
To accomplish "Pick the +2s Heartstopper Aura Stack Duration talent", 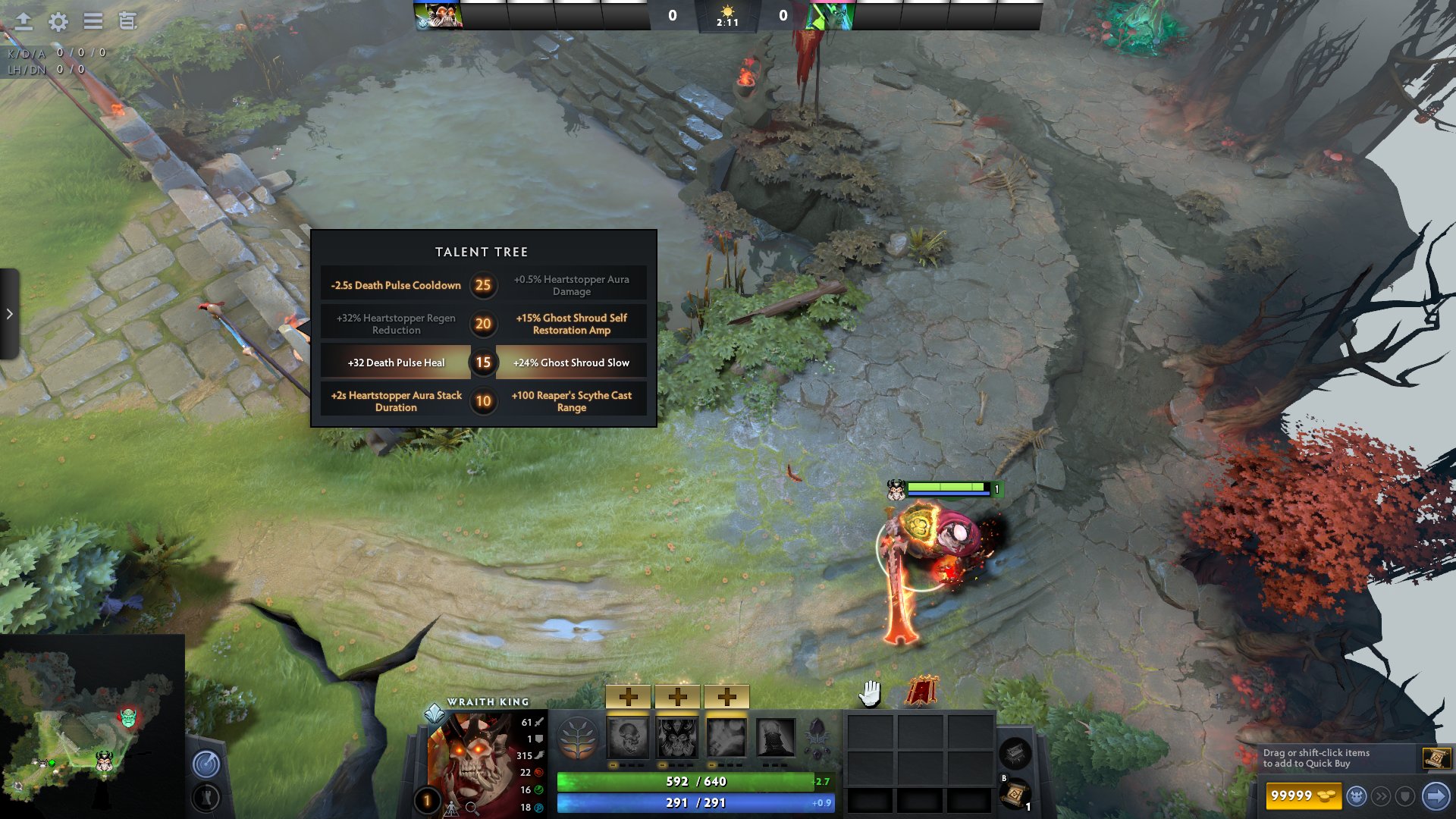I will (395, 401).
